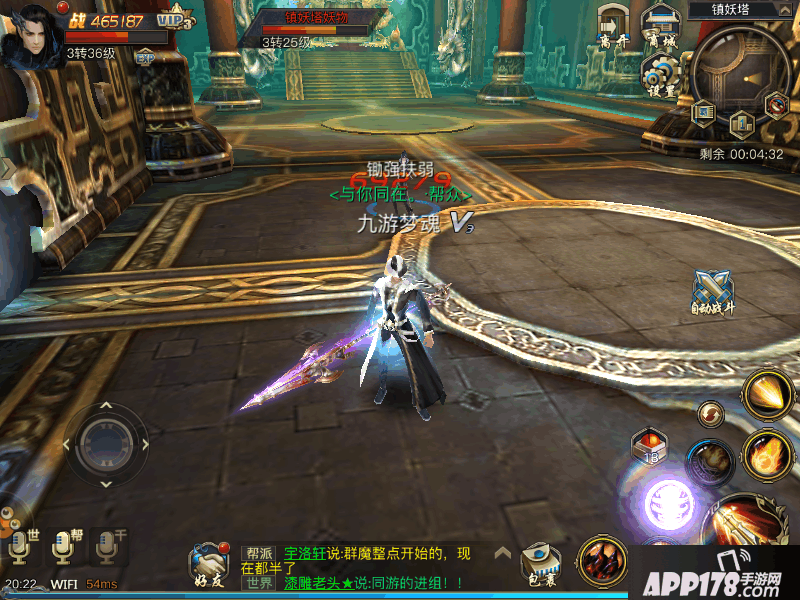Open the 包裹 bag
Image resolution: width=800 pixels, height=600 pixels.
540,565
